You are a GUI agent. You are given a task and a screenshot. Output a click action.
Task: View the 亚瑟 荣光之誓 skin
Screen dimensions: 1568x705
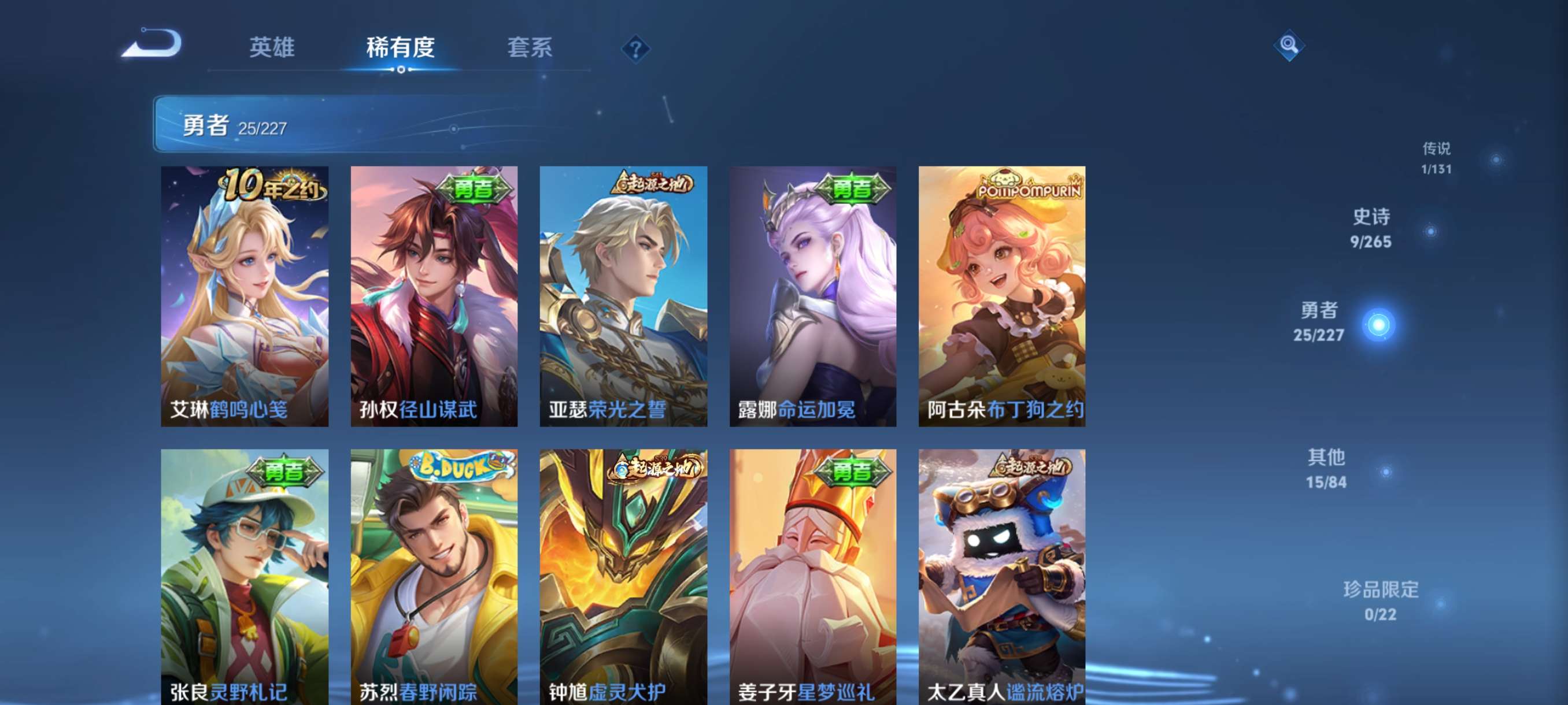tap(623, 296)
